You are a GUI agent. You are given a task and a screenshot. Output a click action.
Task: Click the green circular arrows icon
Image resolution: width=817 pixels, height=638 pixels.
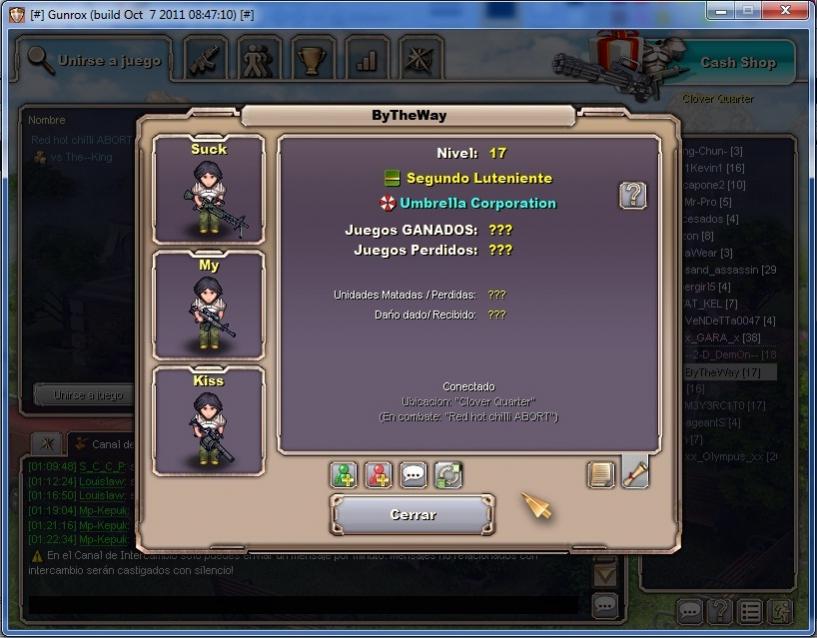(x=448, y=475)
